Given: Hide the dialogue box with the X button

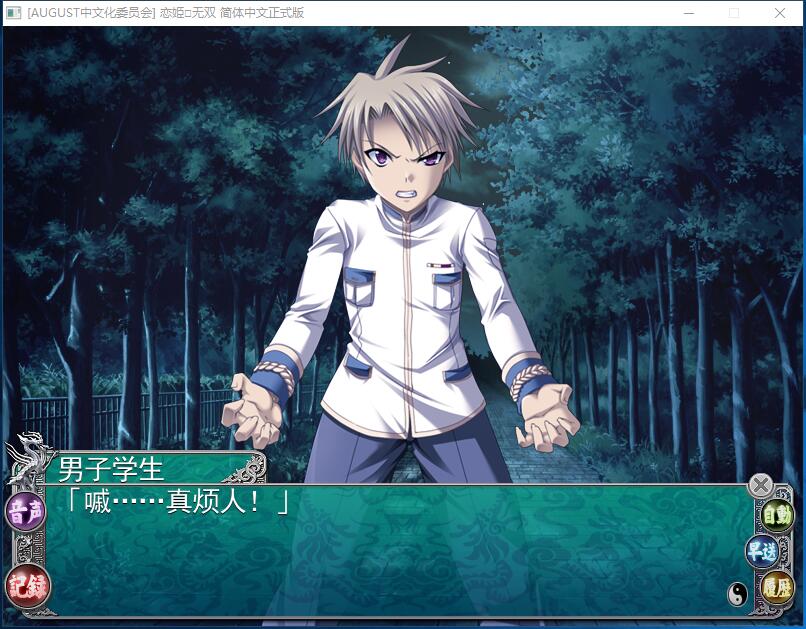Looking at the screenshot, I should (x=760, y=485).
